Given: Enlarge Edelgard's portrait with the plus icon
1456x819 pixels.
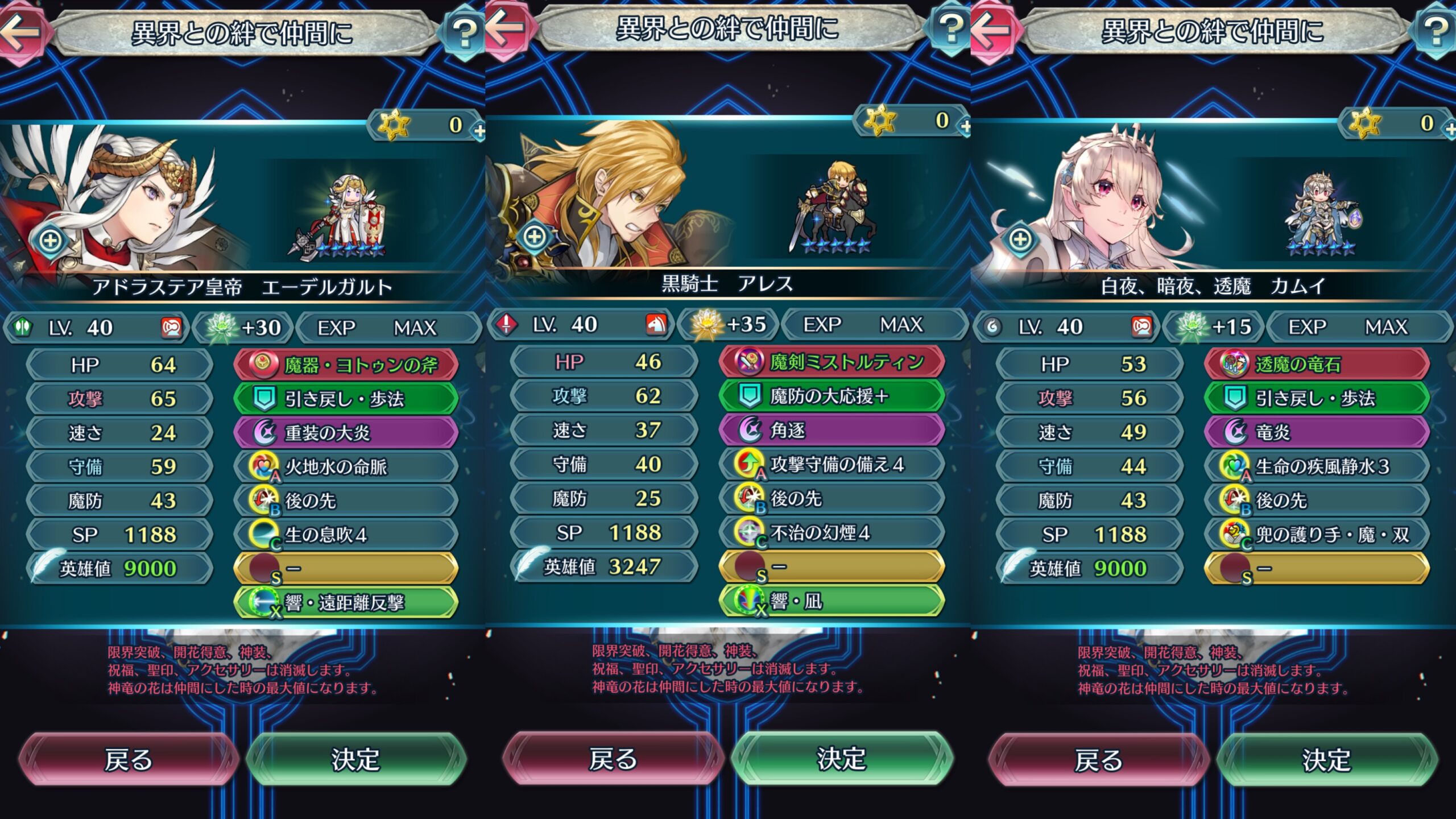Looking at the screenshot, I should click(51, 240).
